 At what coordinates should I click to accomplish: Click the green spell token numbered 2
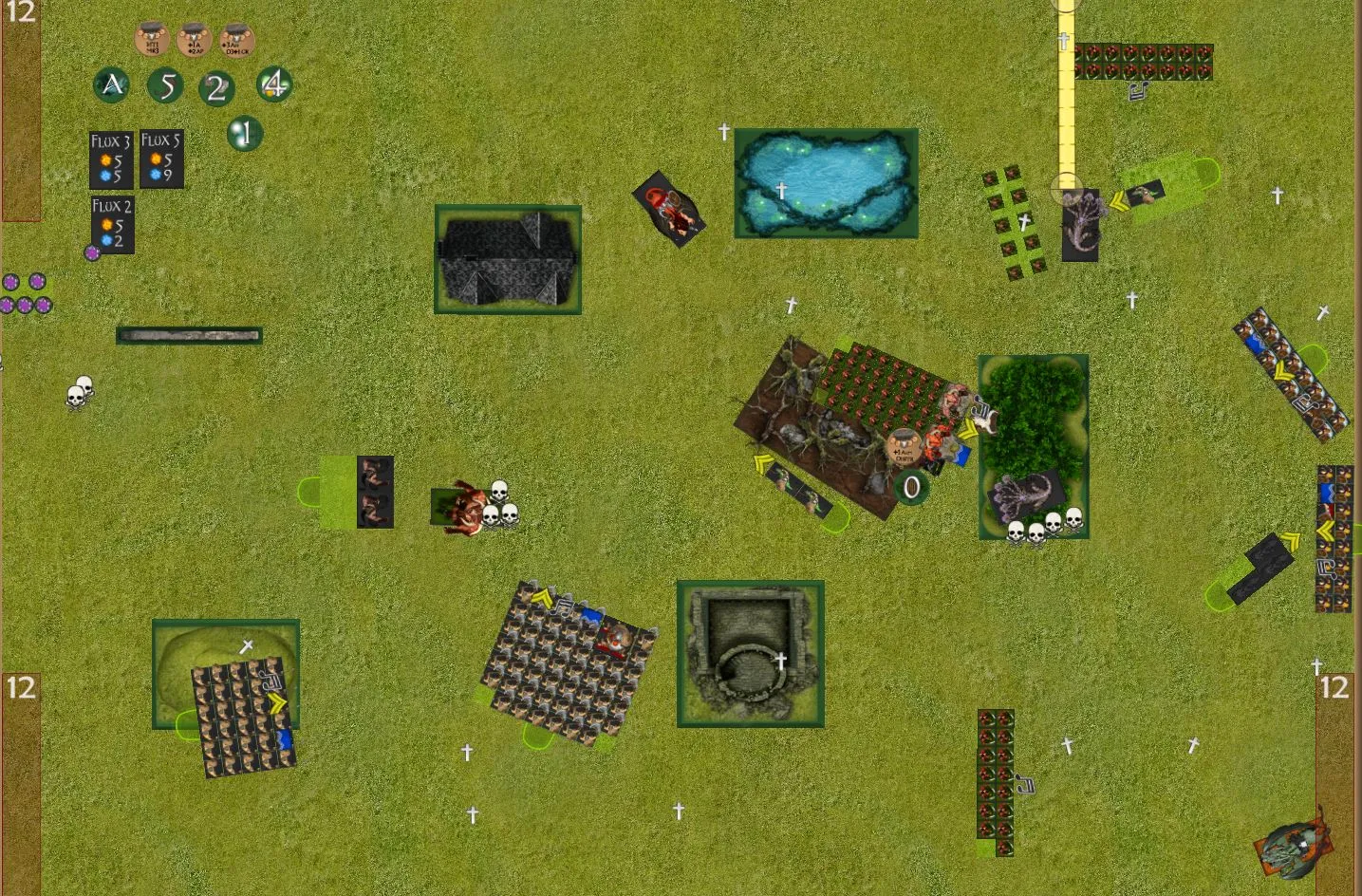[x=216, y=89]
